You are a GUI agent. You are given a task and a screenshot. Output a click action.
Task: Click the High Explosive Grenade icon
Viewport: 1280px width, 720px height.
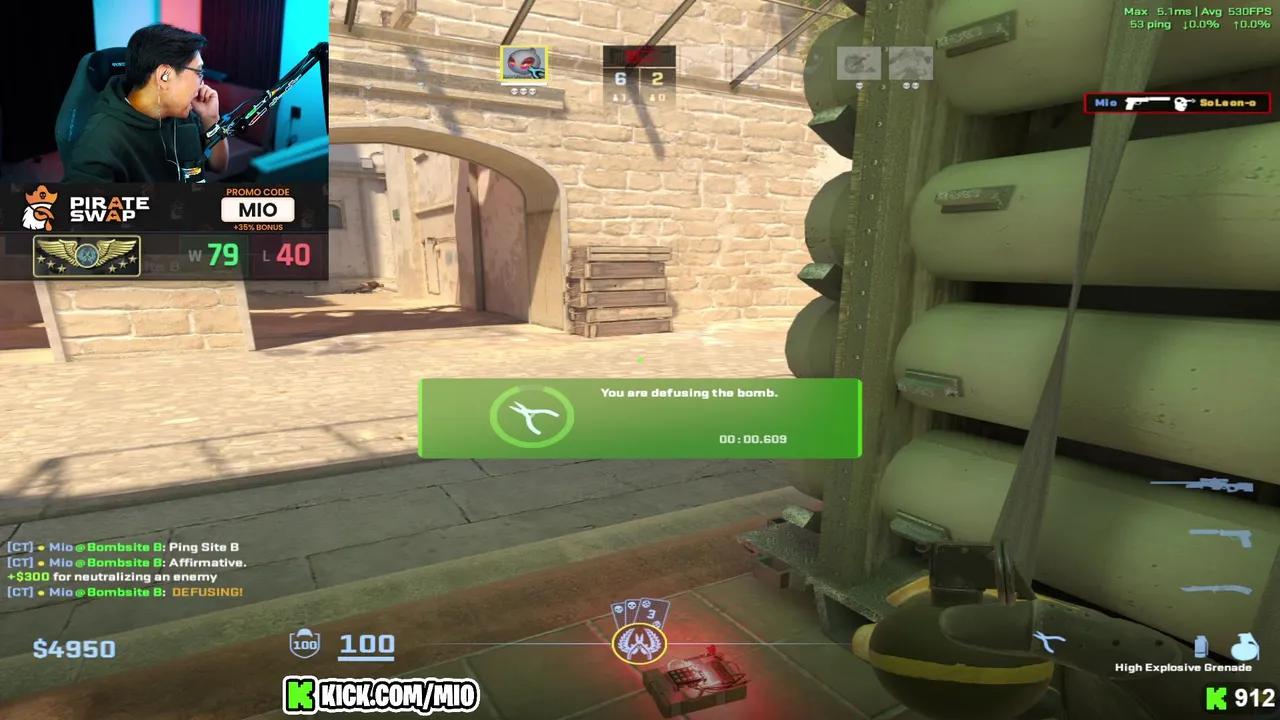click(1244, 646)
